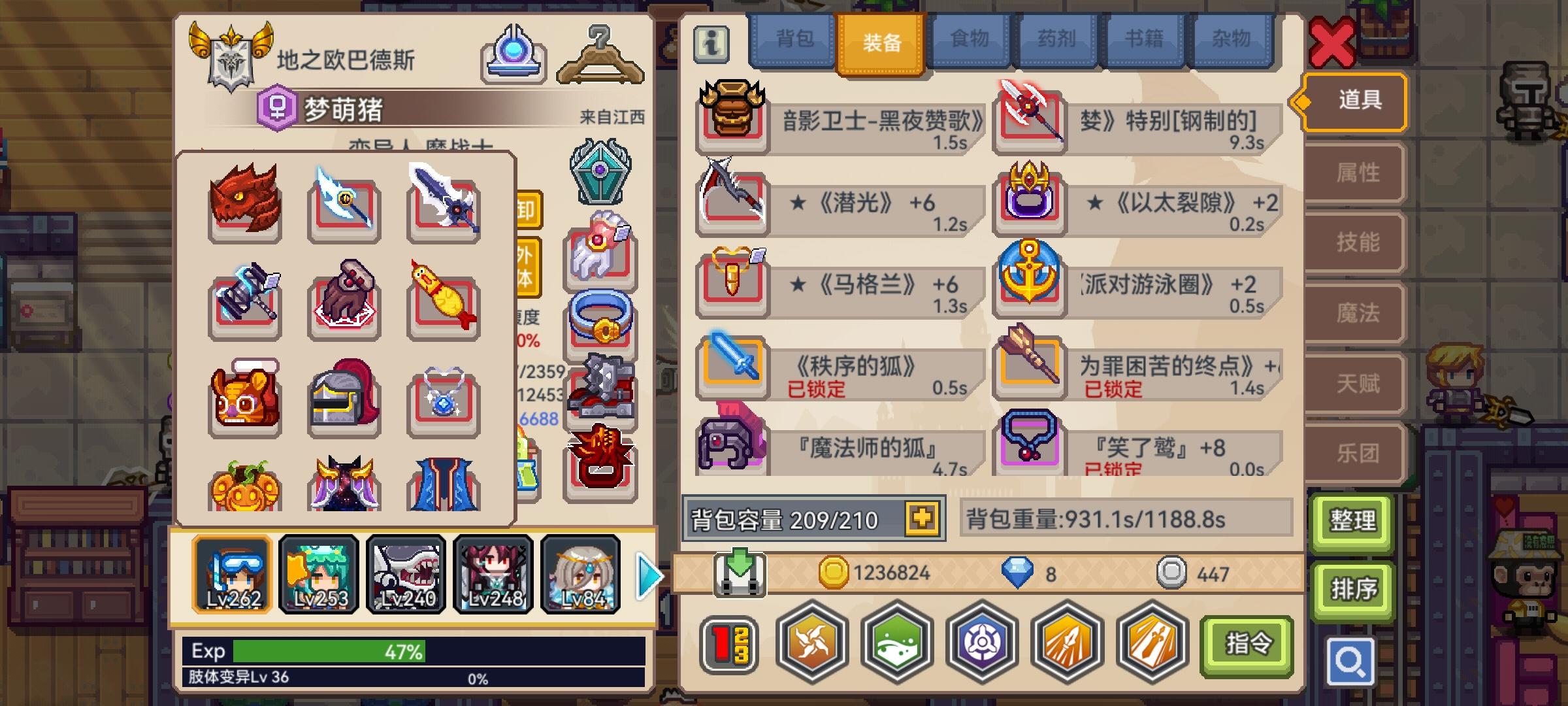
Task: Open the 派对游泳圈 anchor accessory
Action: click(x=1029, y=288)
